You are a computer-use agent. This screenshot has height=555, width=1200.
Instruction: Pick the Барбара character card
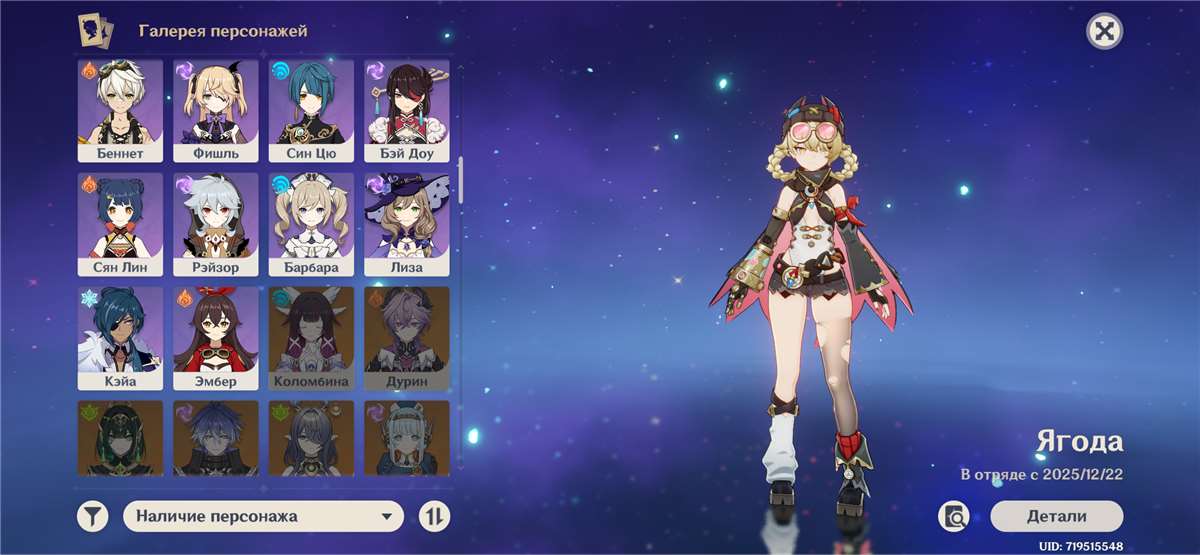click(311, 224)
